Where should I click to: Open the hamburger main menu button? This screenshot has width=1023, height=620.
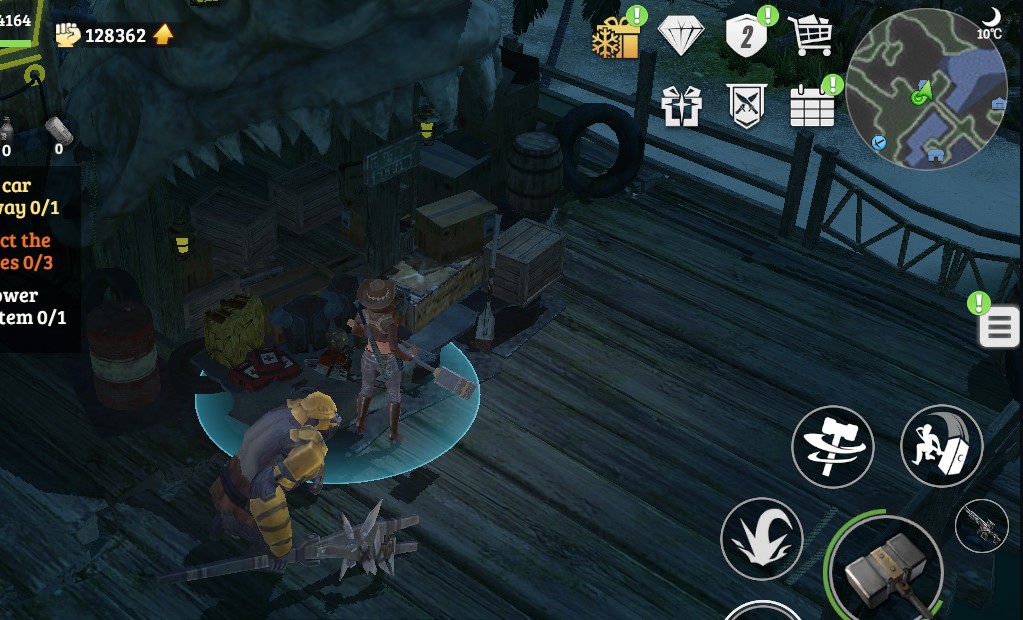click(x=999, y=327)
